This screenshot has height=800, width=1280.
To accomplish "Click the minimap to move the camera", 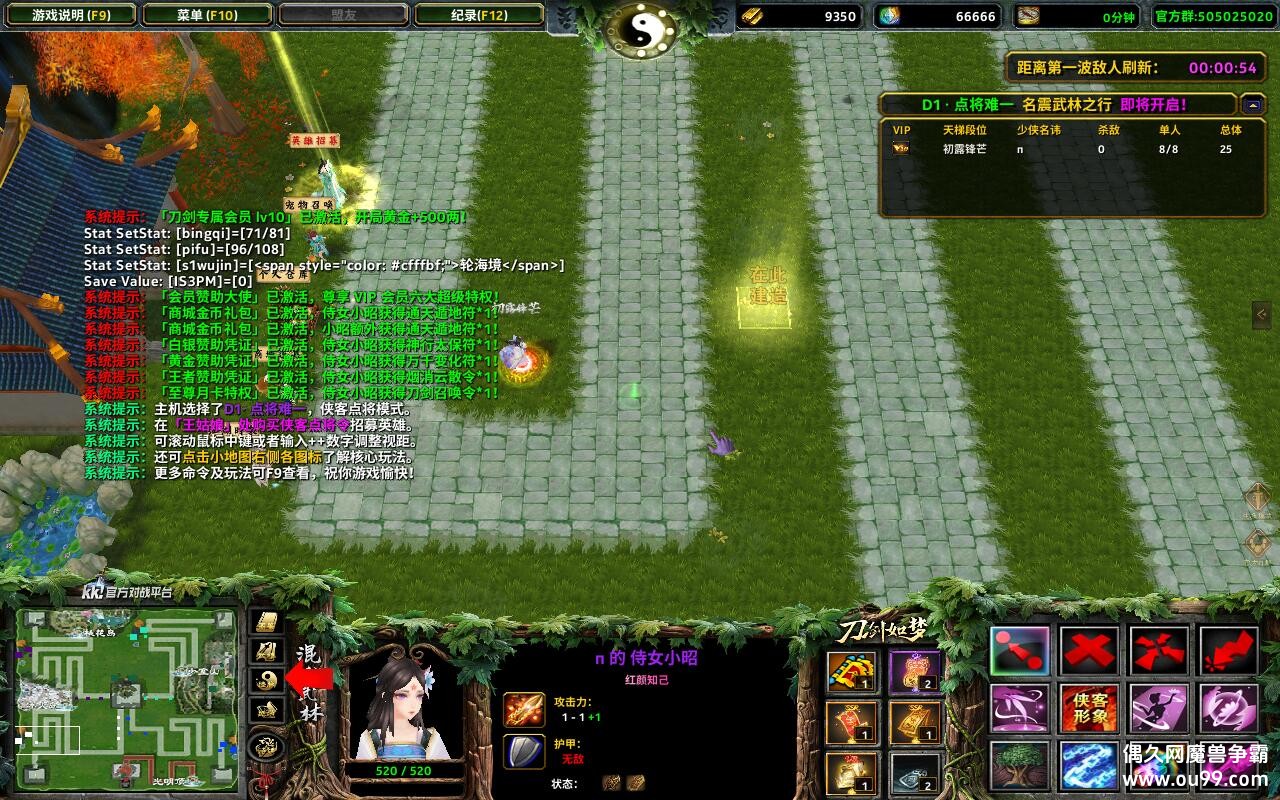I will coord(126,696).
